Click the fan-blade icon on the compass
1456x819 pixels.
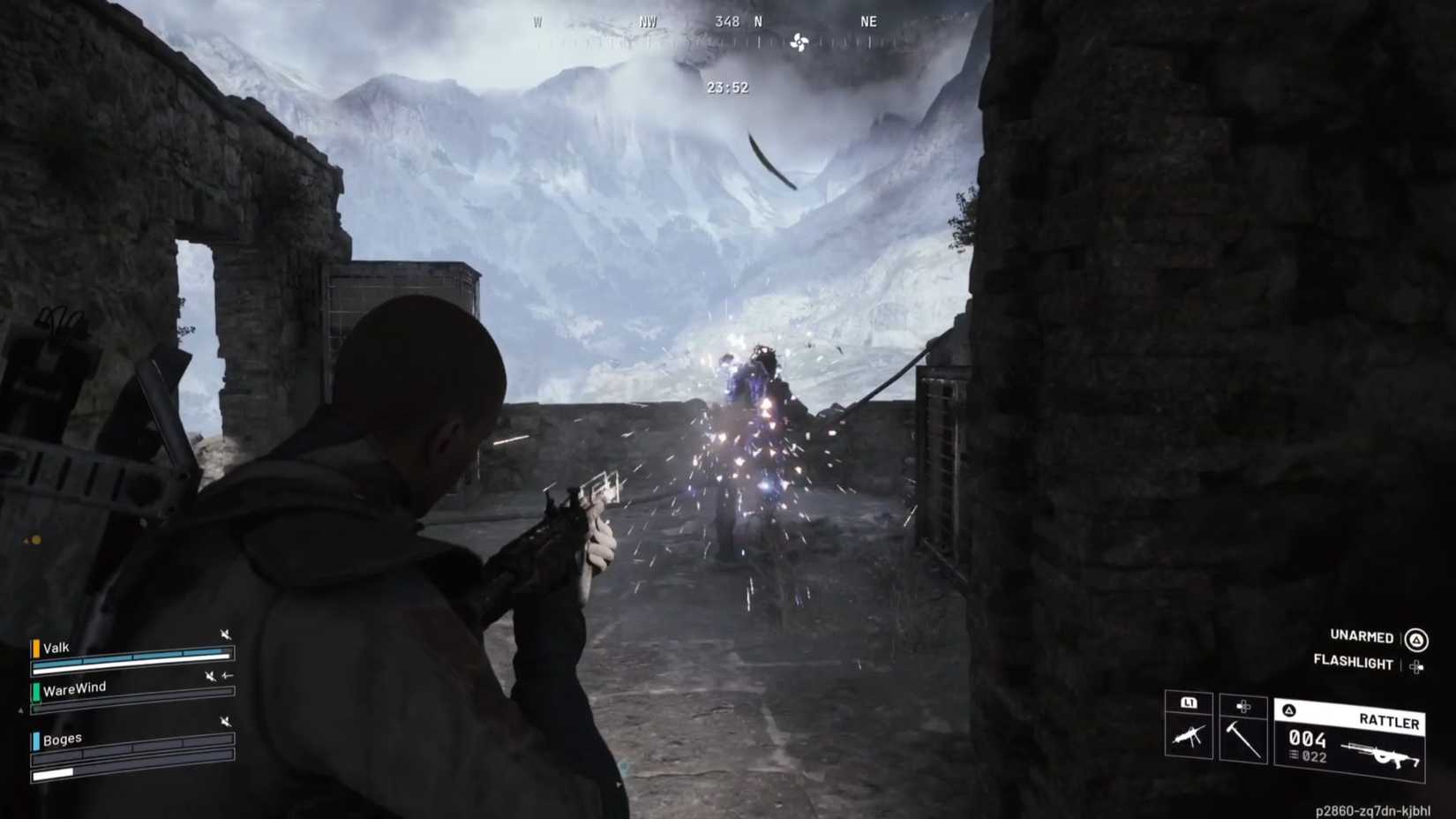tap(801, 42)
